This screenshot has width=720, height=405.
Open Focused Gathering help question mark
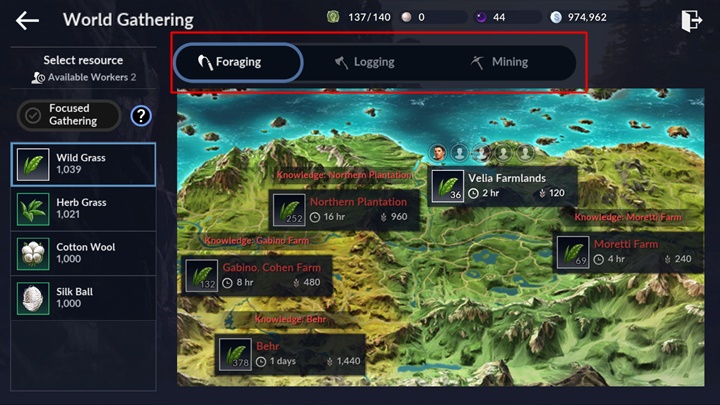point(141,115)
